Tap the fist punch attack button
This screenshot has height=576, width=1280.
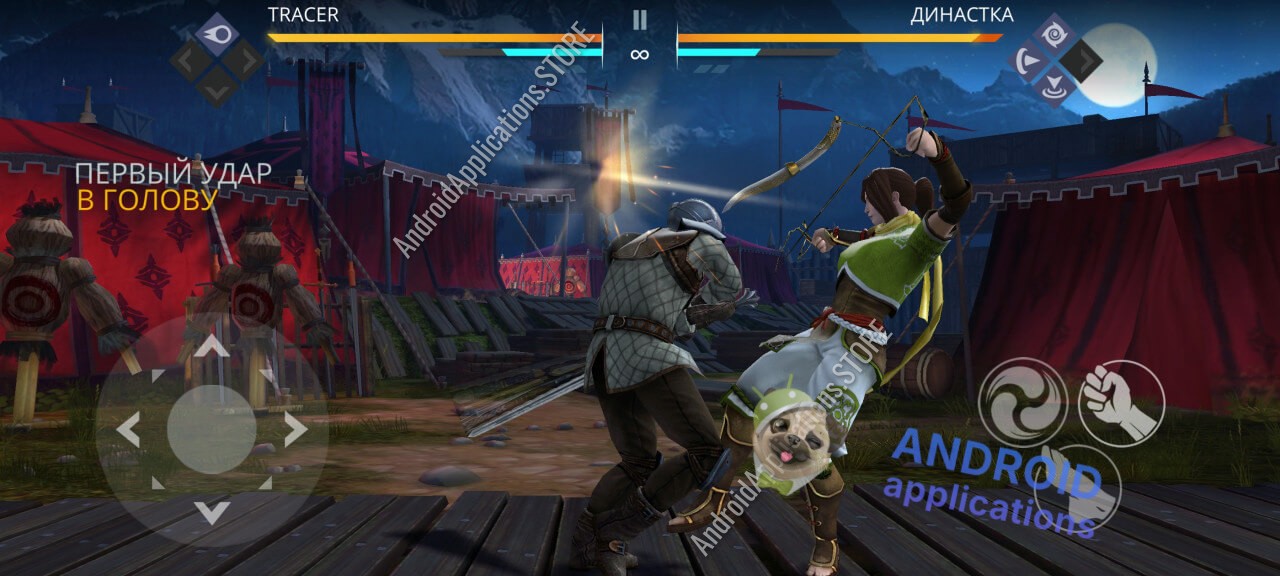(1122, 402)
